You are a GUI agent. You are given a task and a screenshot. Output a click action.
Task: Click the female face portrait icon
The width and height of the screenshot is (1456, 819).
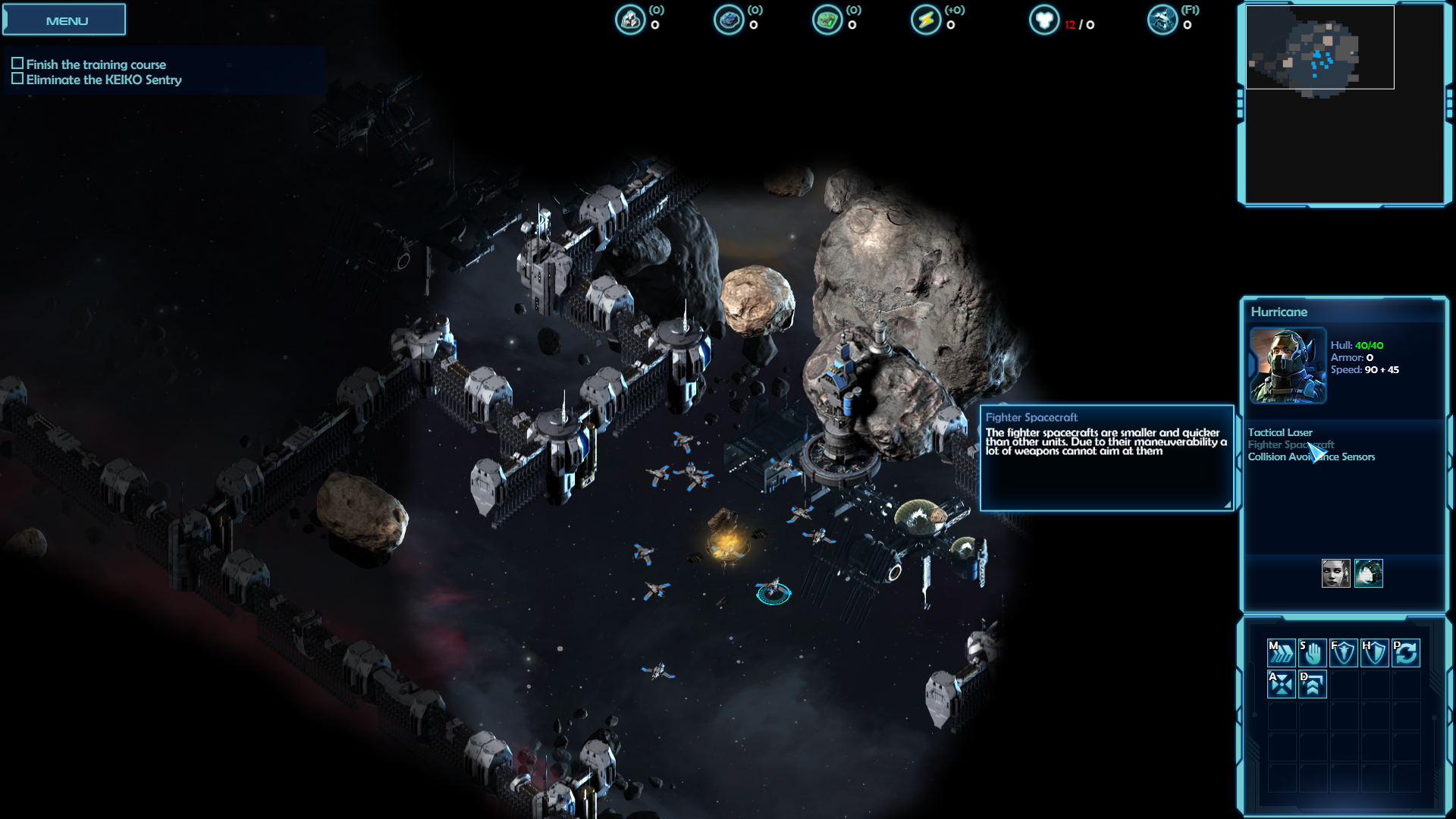point(1335,573)
